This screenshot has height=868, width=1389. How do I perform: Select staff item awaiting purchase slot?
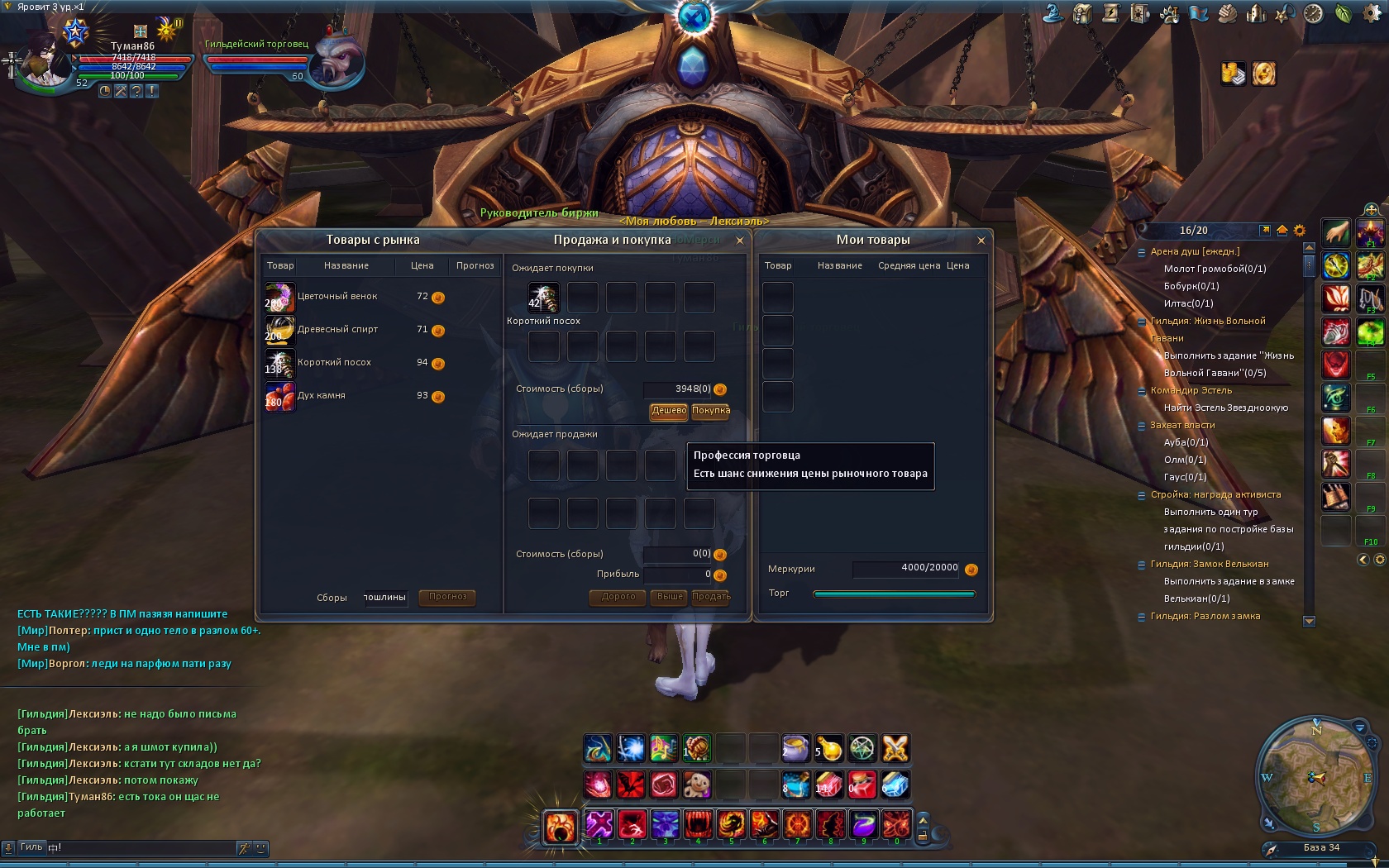[x=543, y=298]
